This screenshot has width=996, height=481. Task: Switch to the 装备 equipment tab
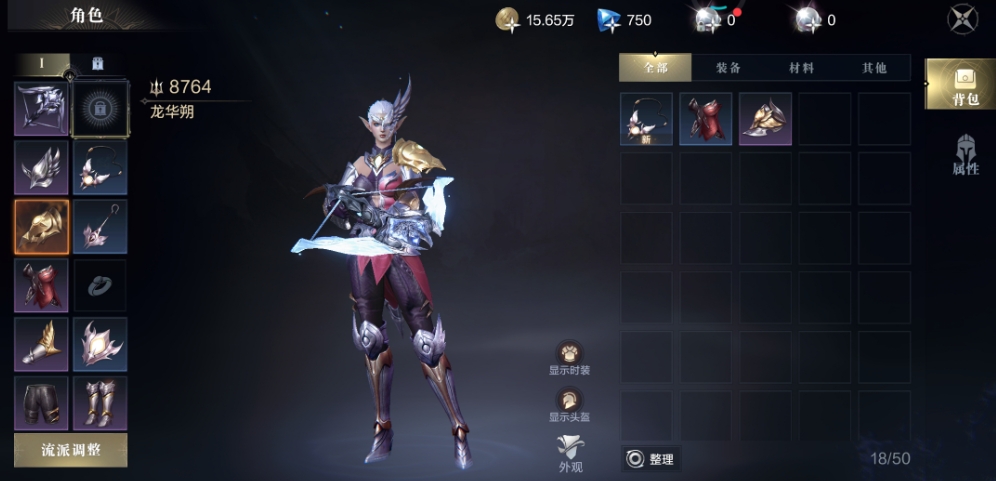[728, 68]
